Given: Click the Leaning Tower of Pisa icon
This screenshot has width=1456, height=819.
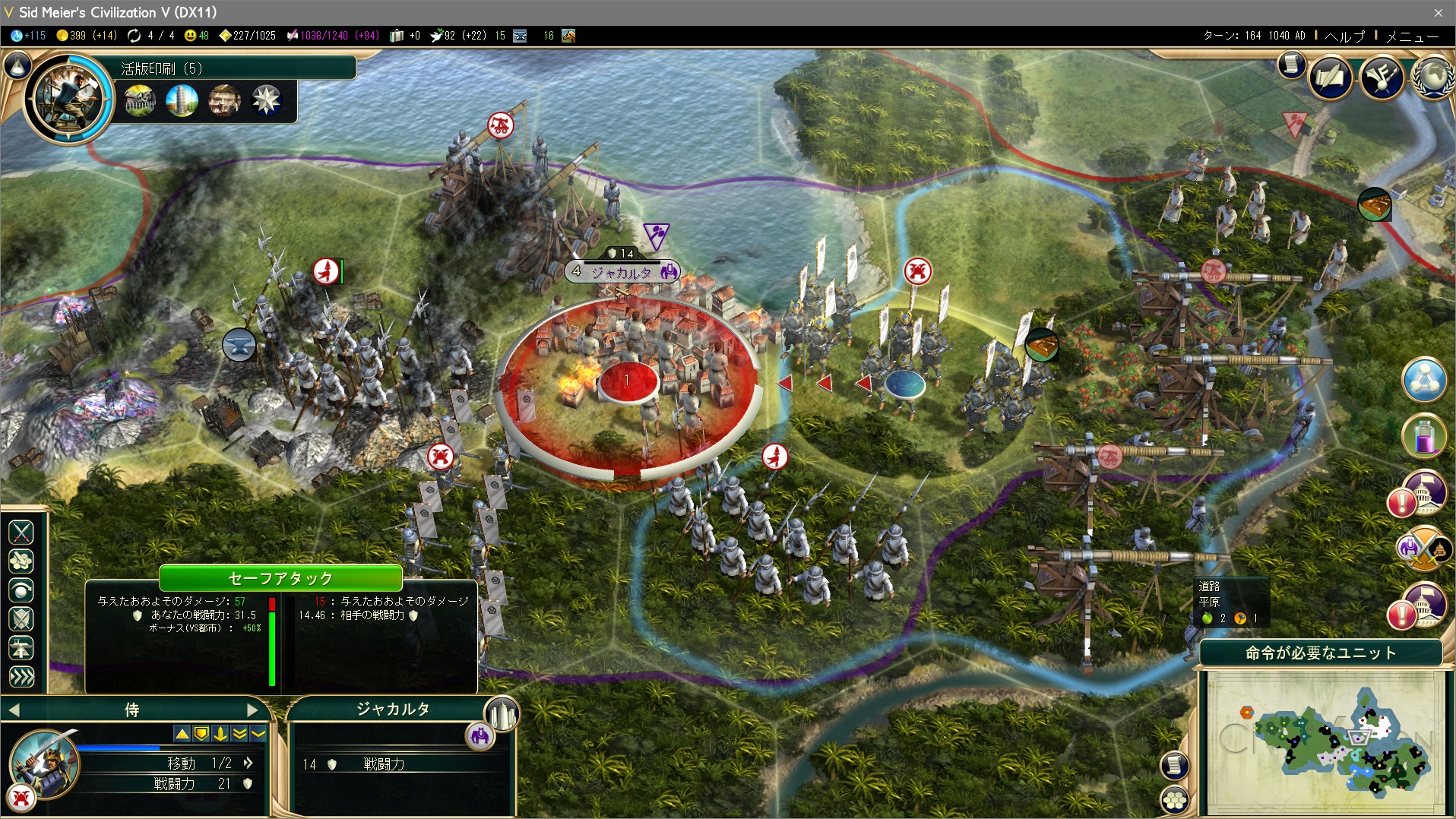Looking at the screenshot, I should pos(182,100).
